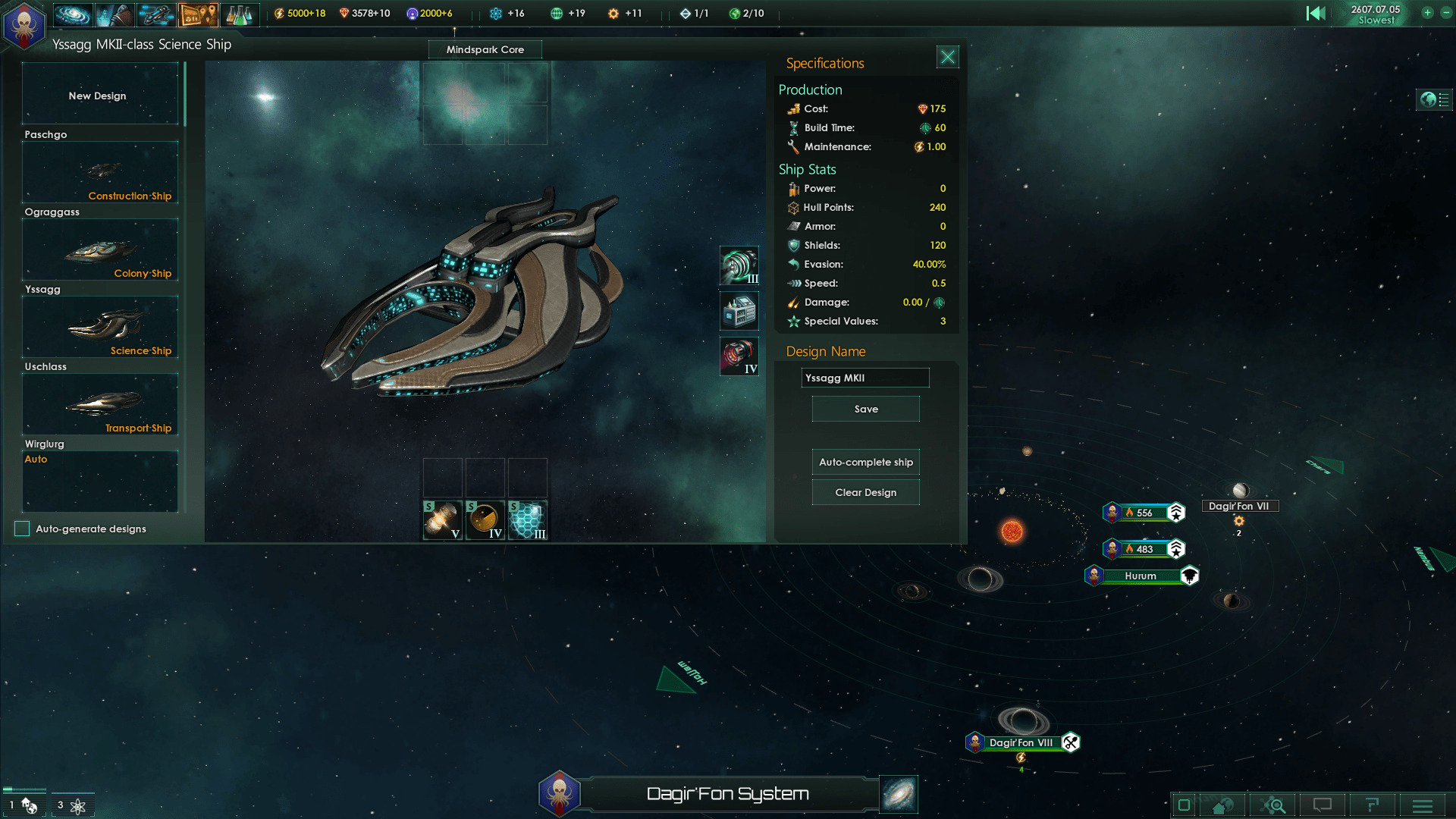Edit the Yssagg MKII design name field
Screen dimensions: 1456x819
click(x=865, y=378)
